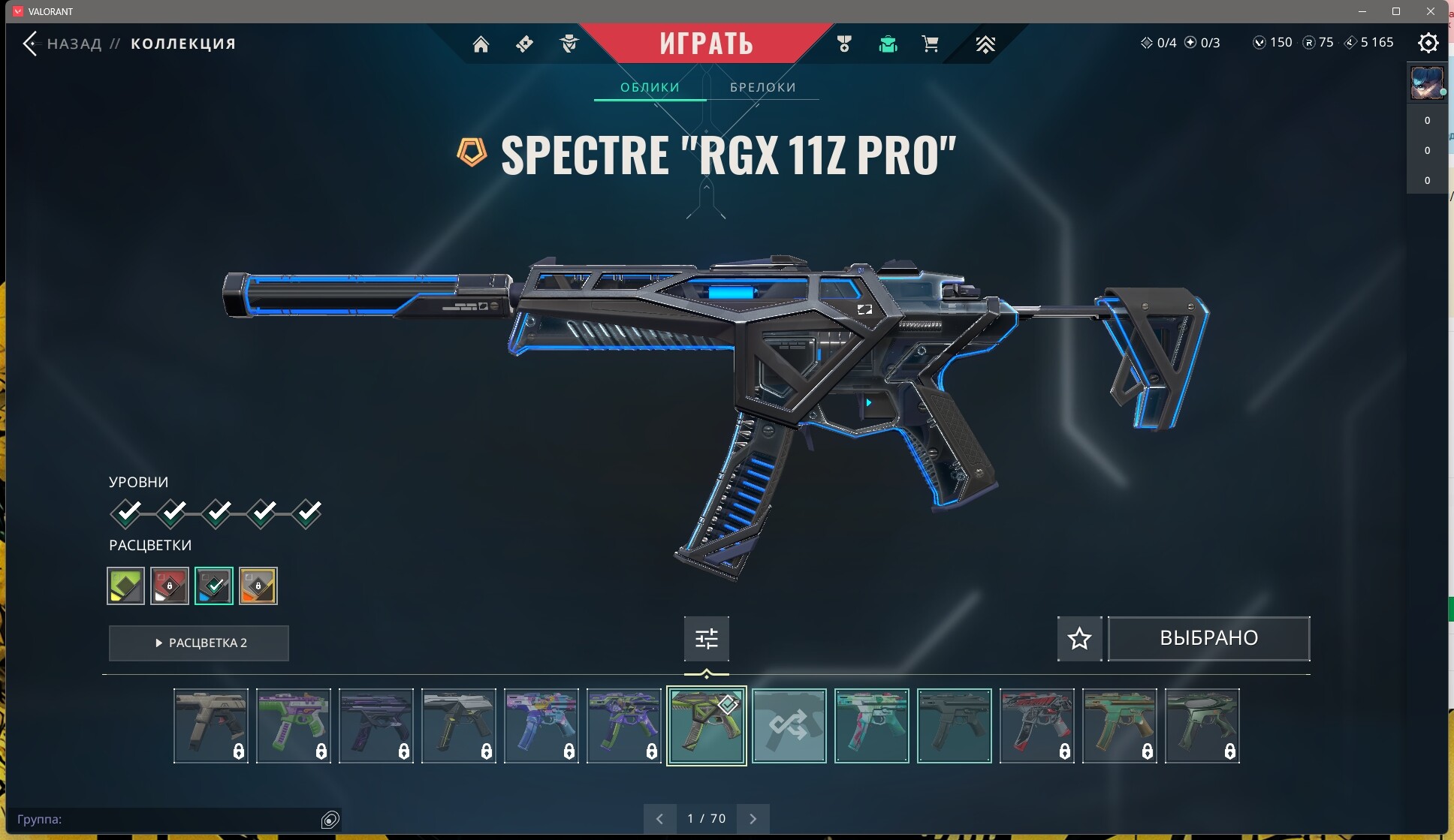This screenshot has height=840, width=1454.
Task: Switch to the БРЕЛОКИ tab
Action: pos(762,87)
